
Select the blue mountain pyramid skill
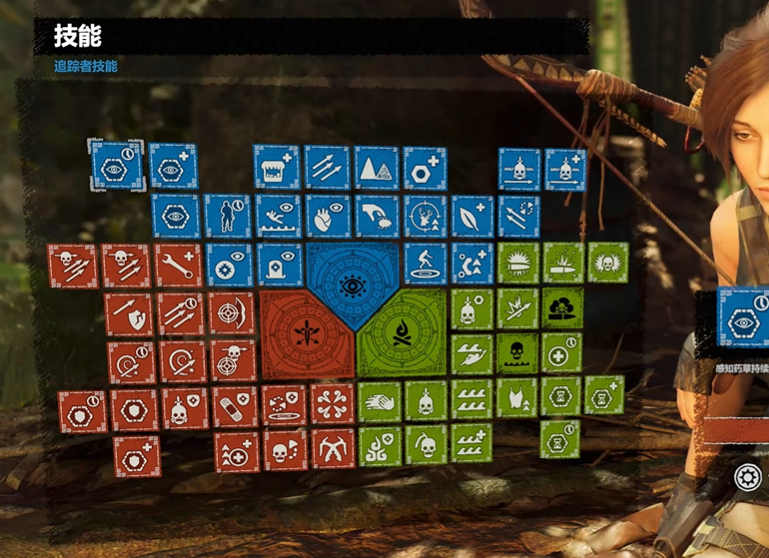pos(376,167)
